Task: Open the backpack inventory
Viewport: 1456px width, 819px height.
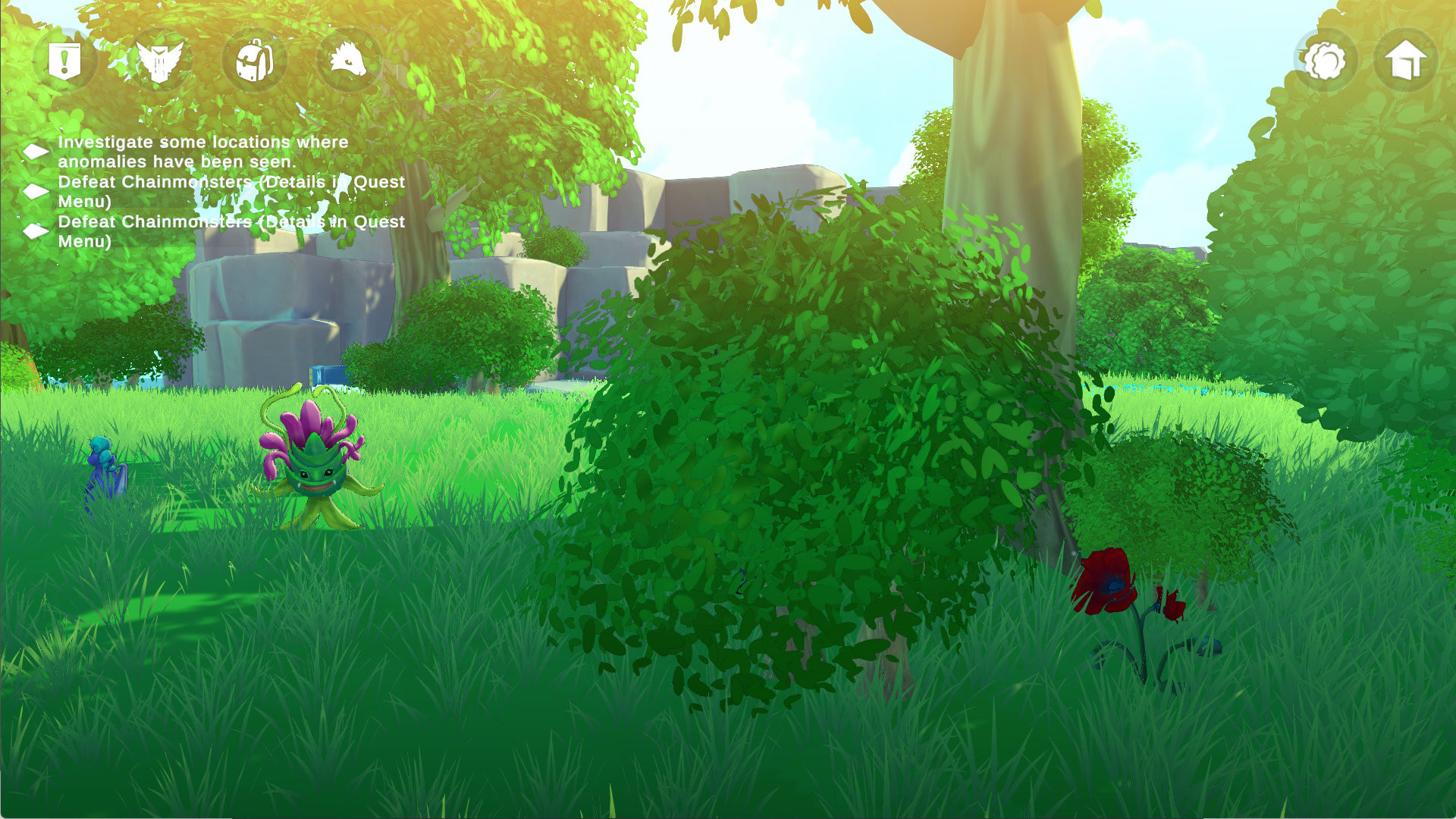Action: coord(255,61)
